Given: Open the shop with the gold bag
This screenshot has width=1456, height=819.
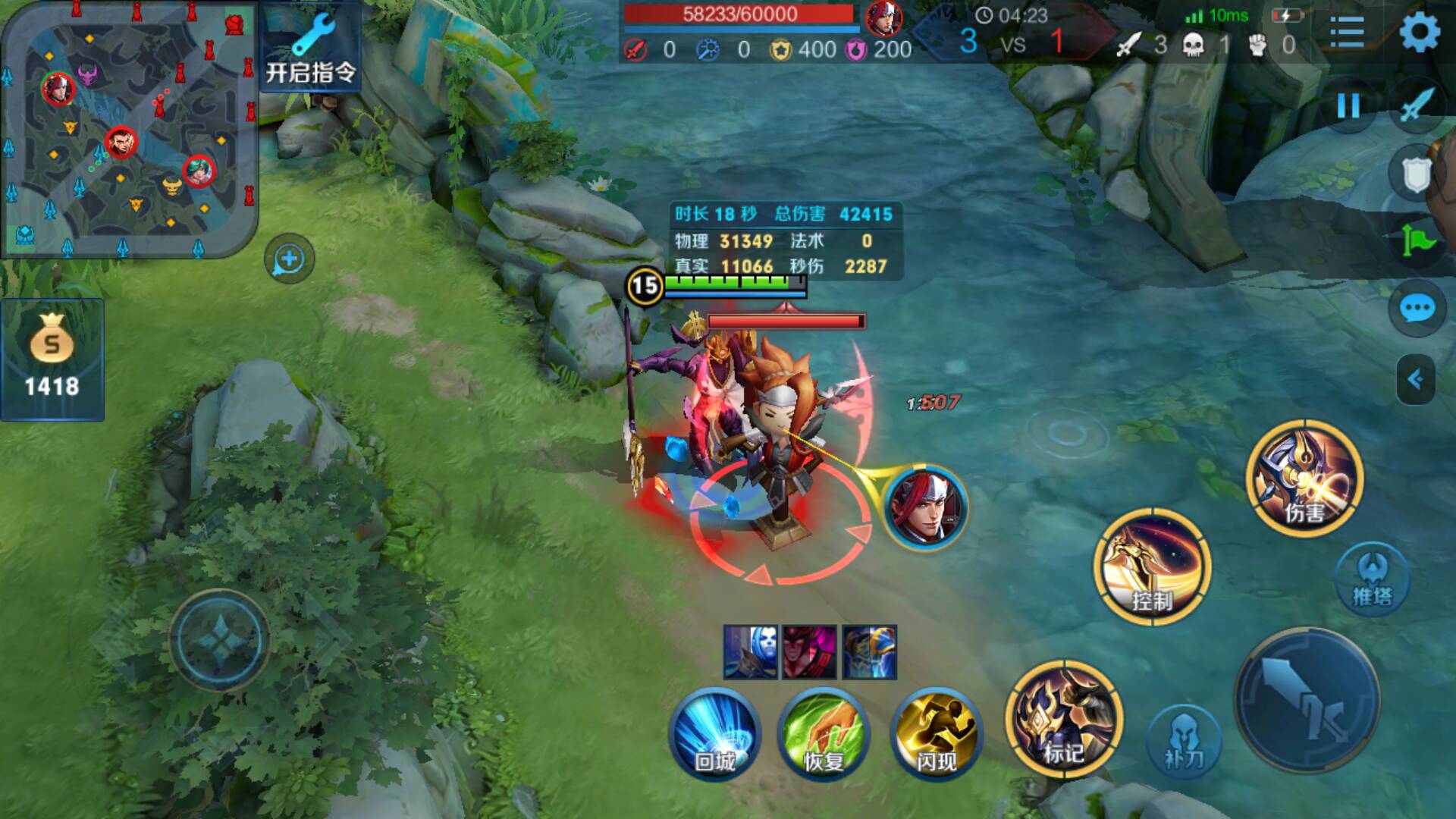Looking at the screenshot, I should [52, 359].
